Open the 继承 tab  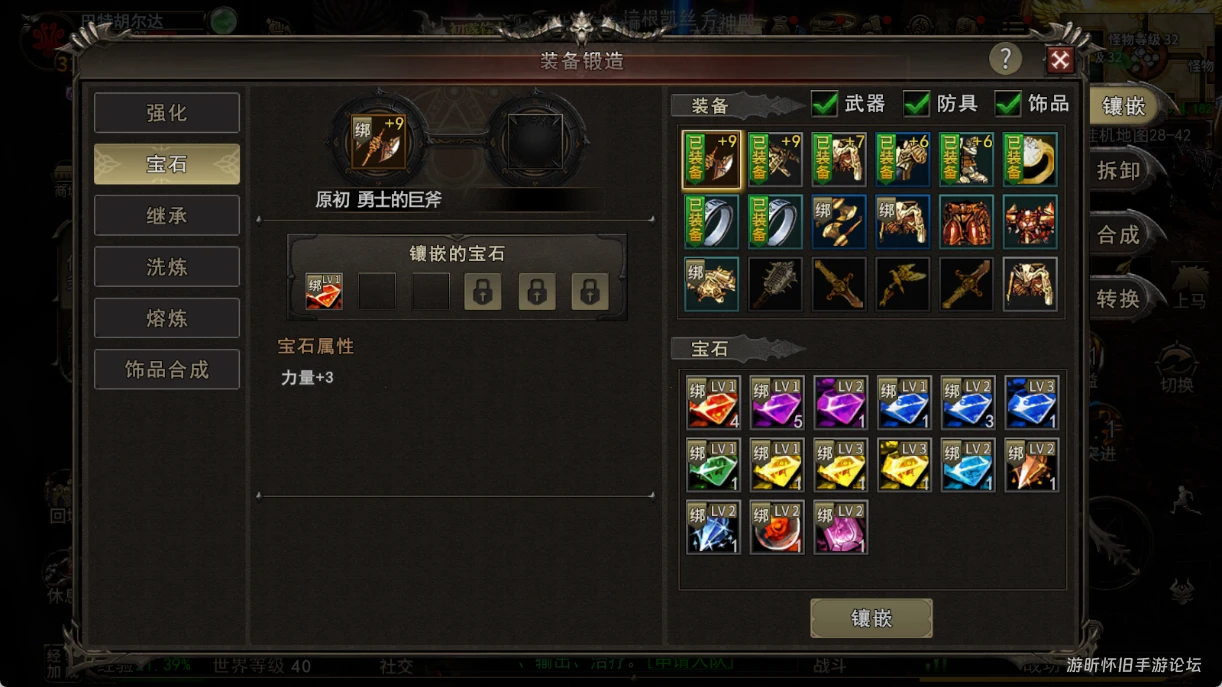[167, 216]
